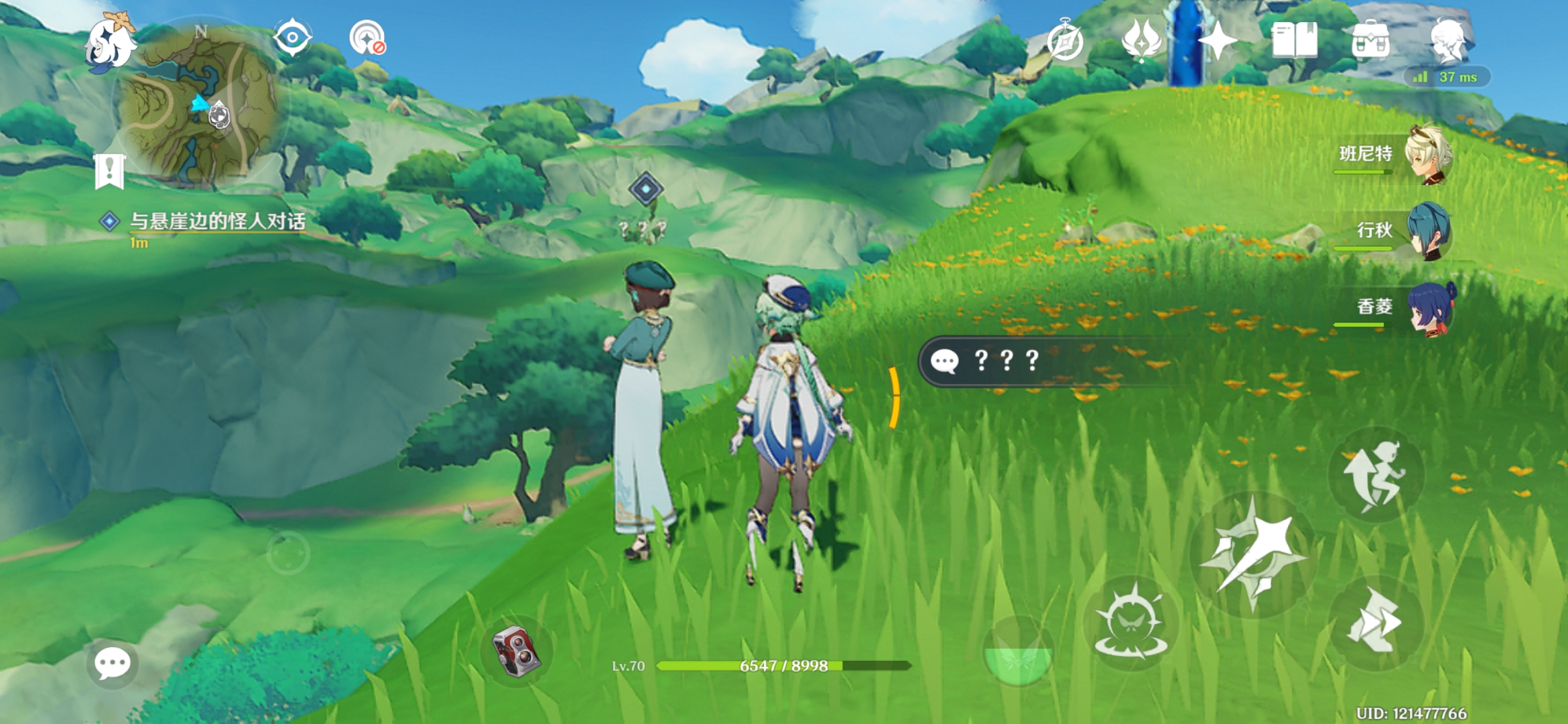The height and width of the screenshot is (724, 1568).
Task: Open the chat speech bubble
Action: [112, 663]
